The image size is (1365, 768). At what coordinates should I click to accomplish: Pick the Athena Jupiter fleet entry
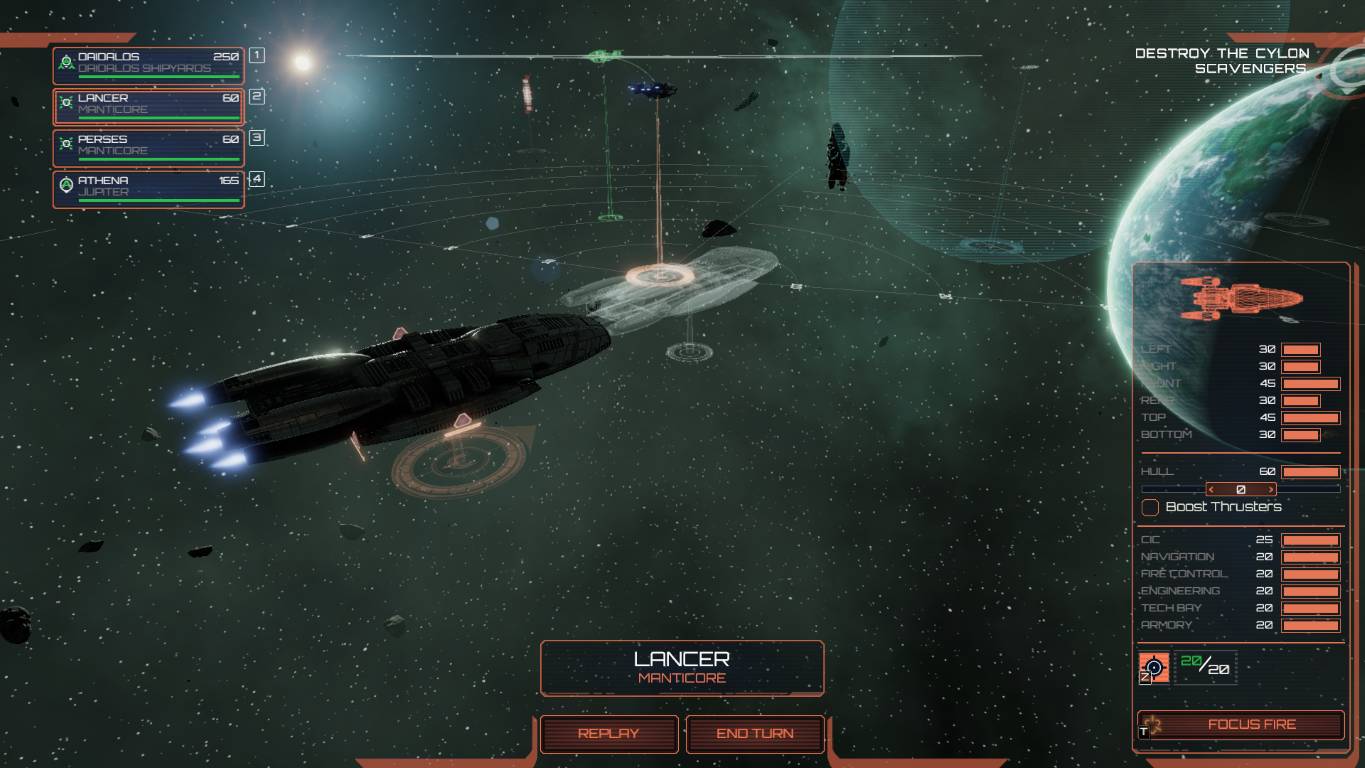click(x=148, y=187)
